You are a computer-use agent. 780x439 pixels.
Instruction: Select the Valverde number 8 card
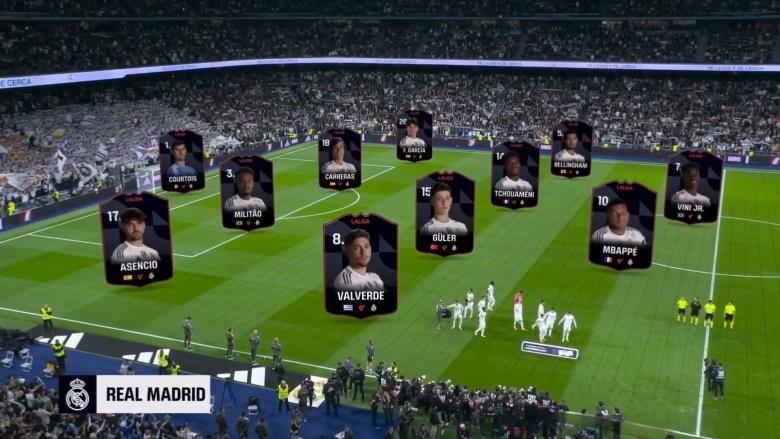[x=360, y=265]
